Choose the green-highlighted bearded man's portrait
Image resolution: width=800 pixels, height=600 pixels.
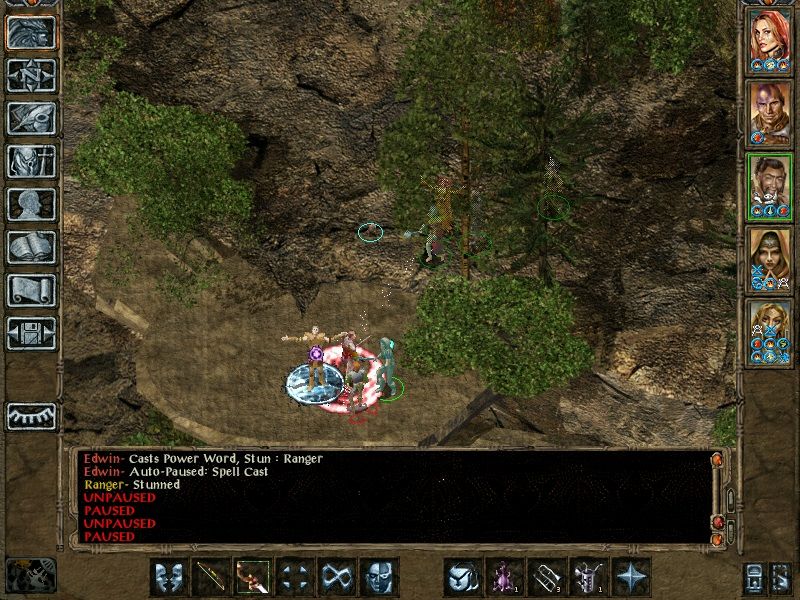click(x=770, y=184)
